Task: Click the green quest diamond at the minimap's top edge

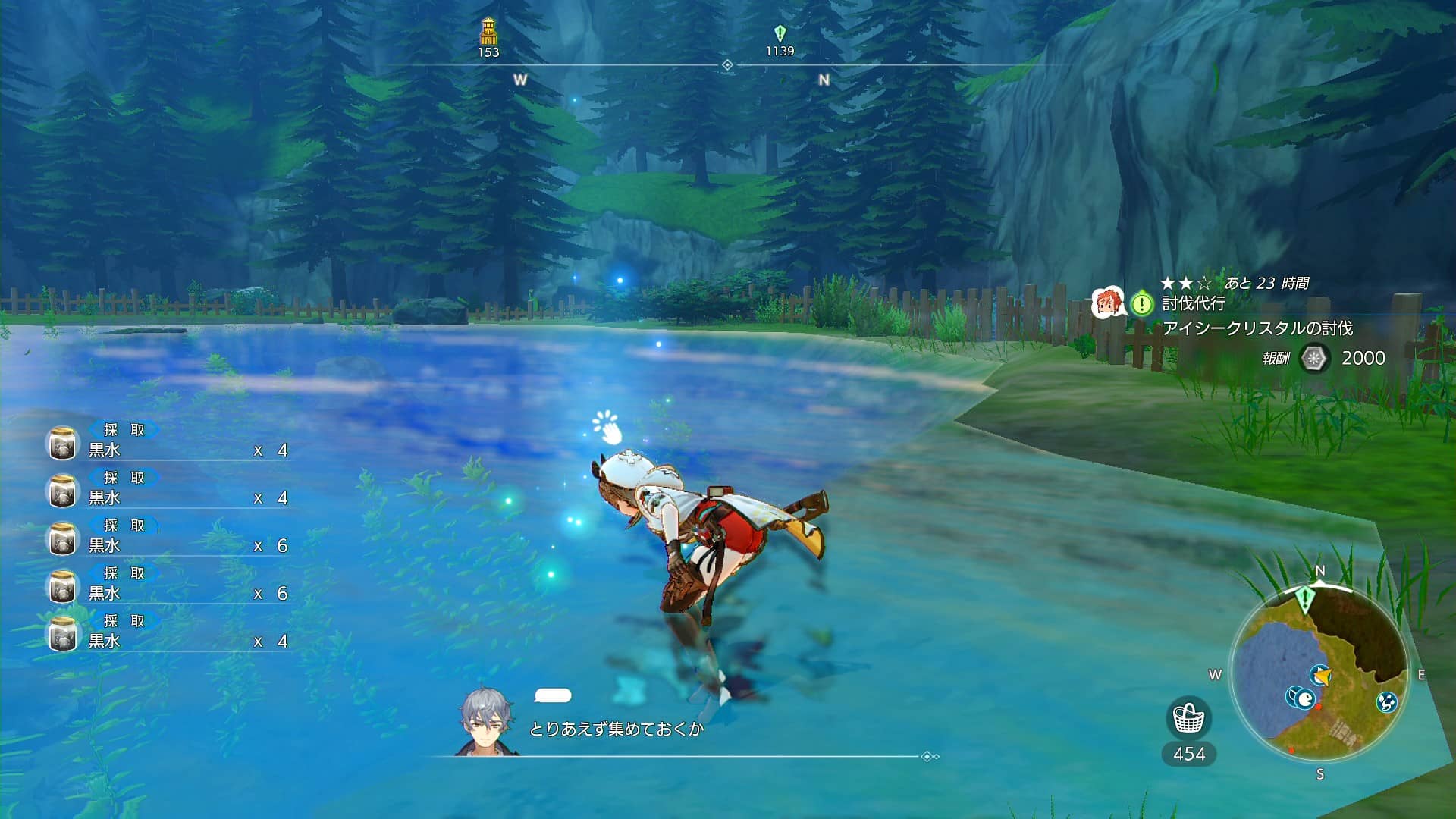Action: tap(1304, 598)
